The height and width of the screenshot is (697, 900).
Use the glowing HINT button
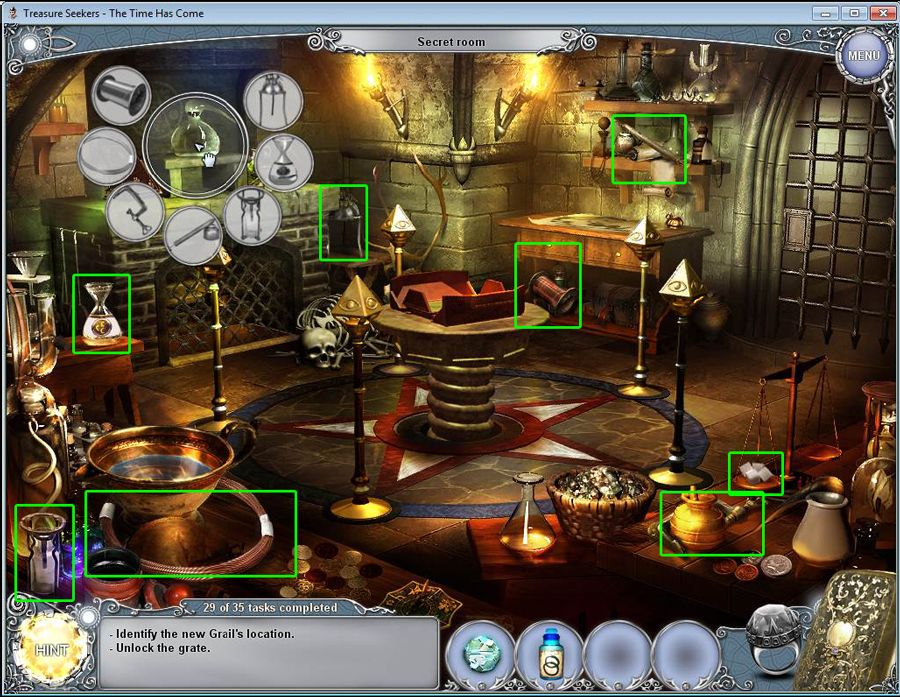[50, 649]
